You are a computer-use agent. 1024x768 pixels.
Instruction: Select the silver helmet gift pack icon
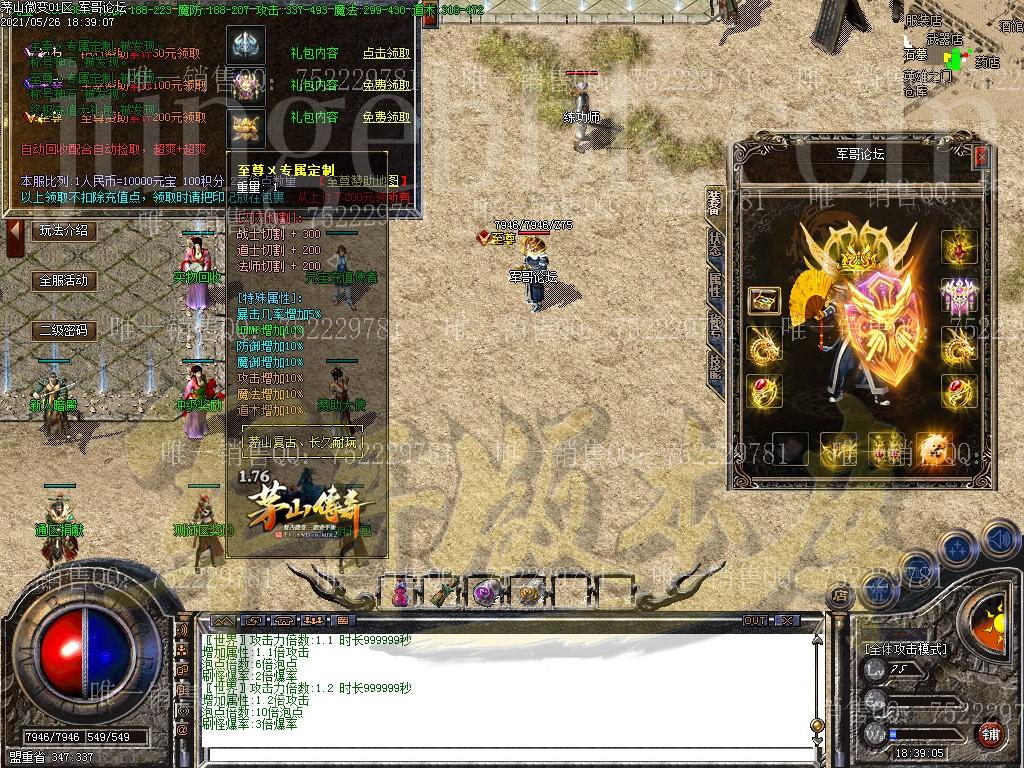[x=244, y=44]
